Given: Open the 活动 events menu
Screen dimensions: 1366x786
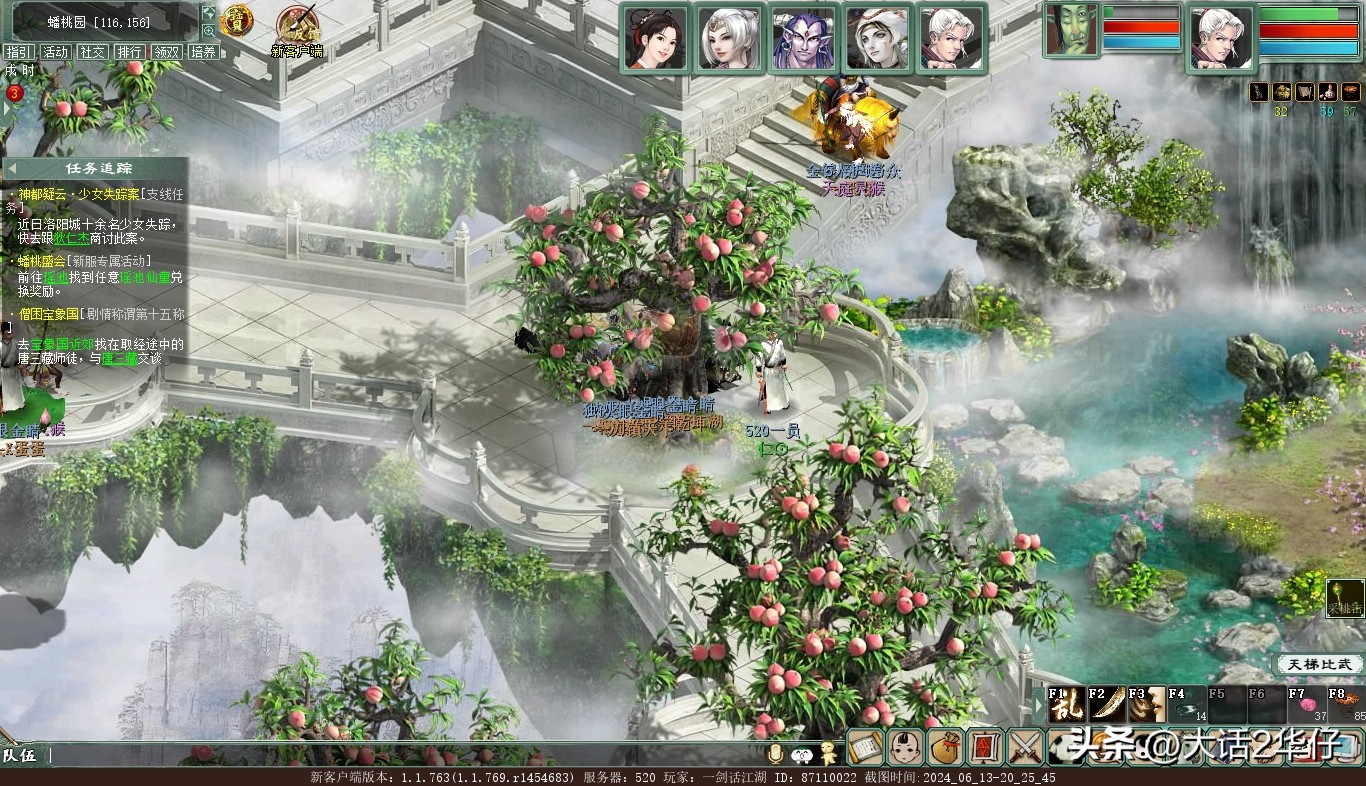Looking at the screenshot, I should 56,52.
